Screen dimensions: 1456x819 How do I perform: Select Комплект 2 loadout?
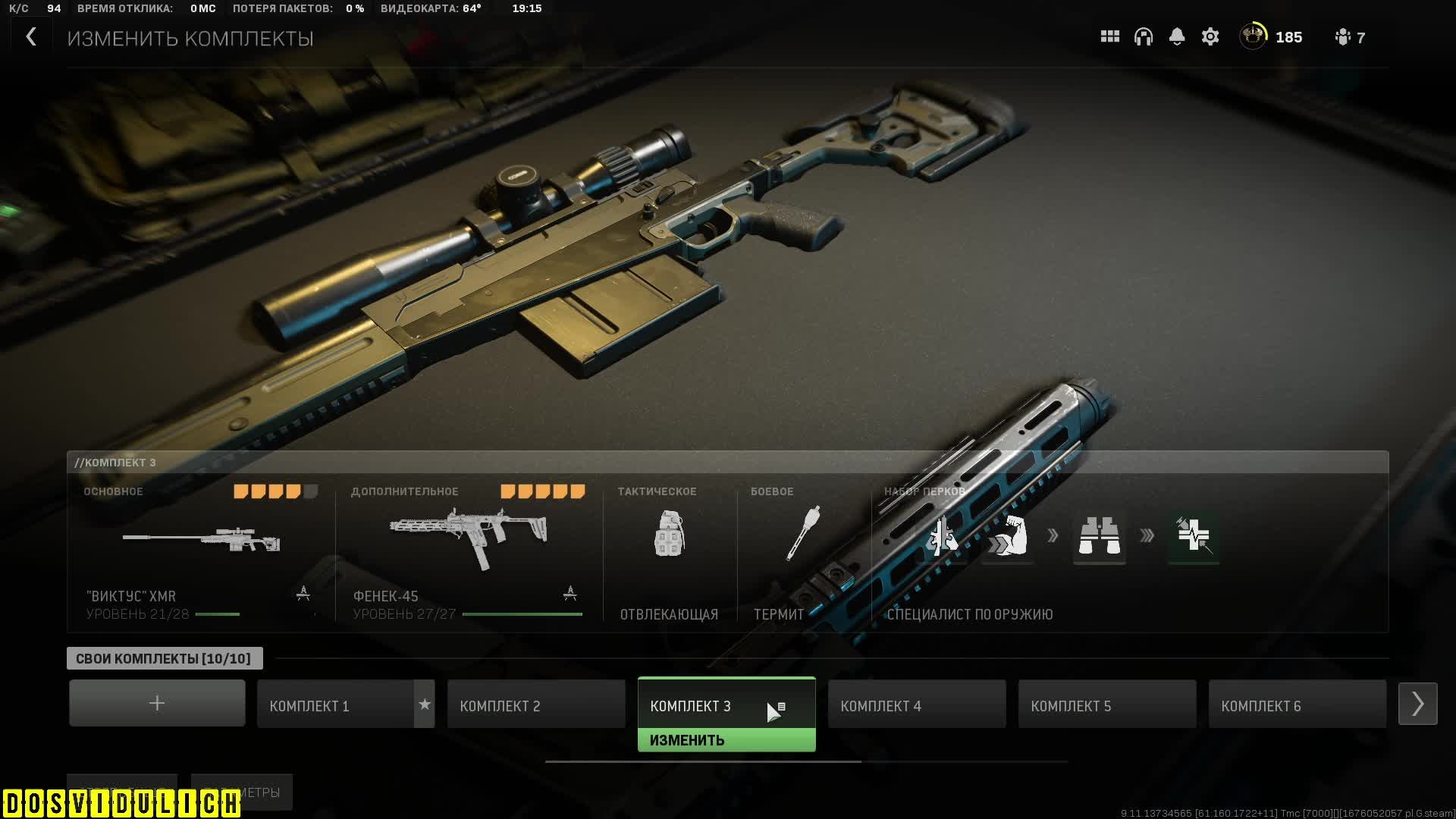tap(535, 705)
